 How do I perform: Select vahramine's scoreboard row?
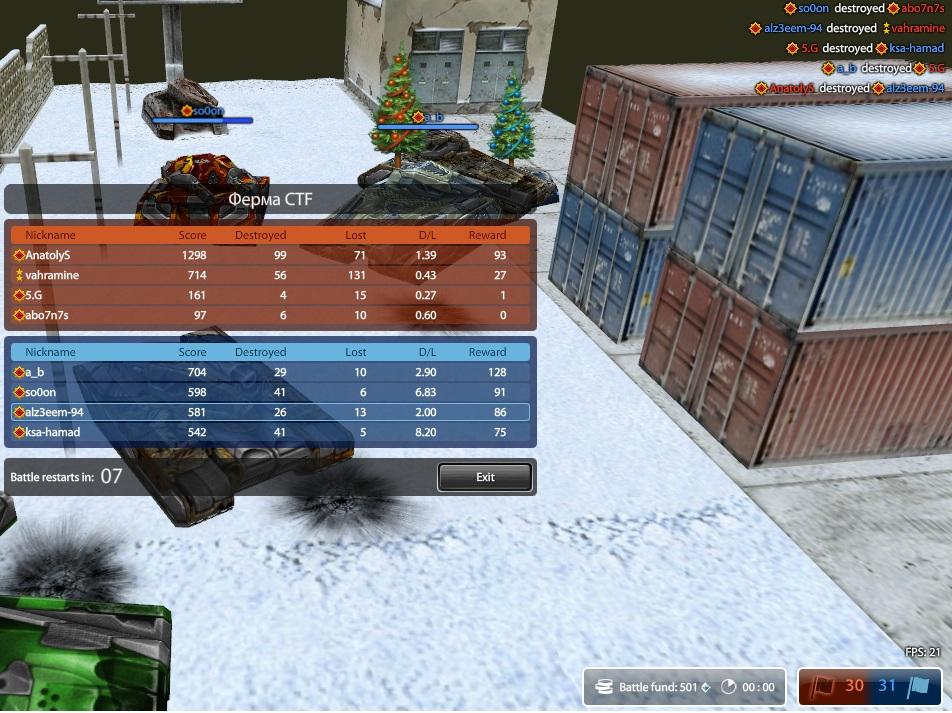click(270, 275)
